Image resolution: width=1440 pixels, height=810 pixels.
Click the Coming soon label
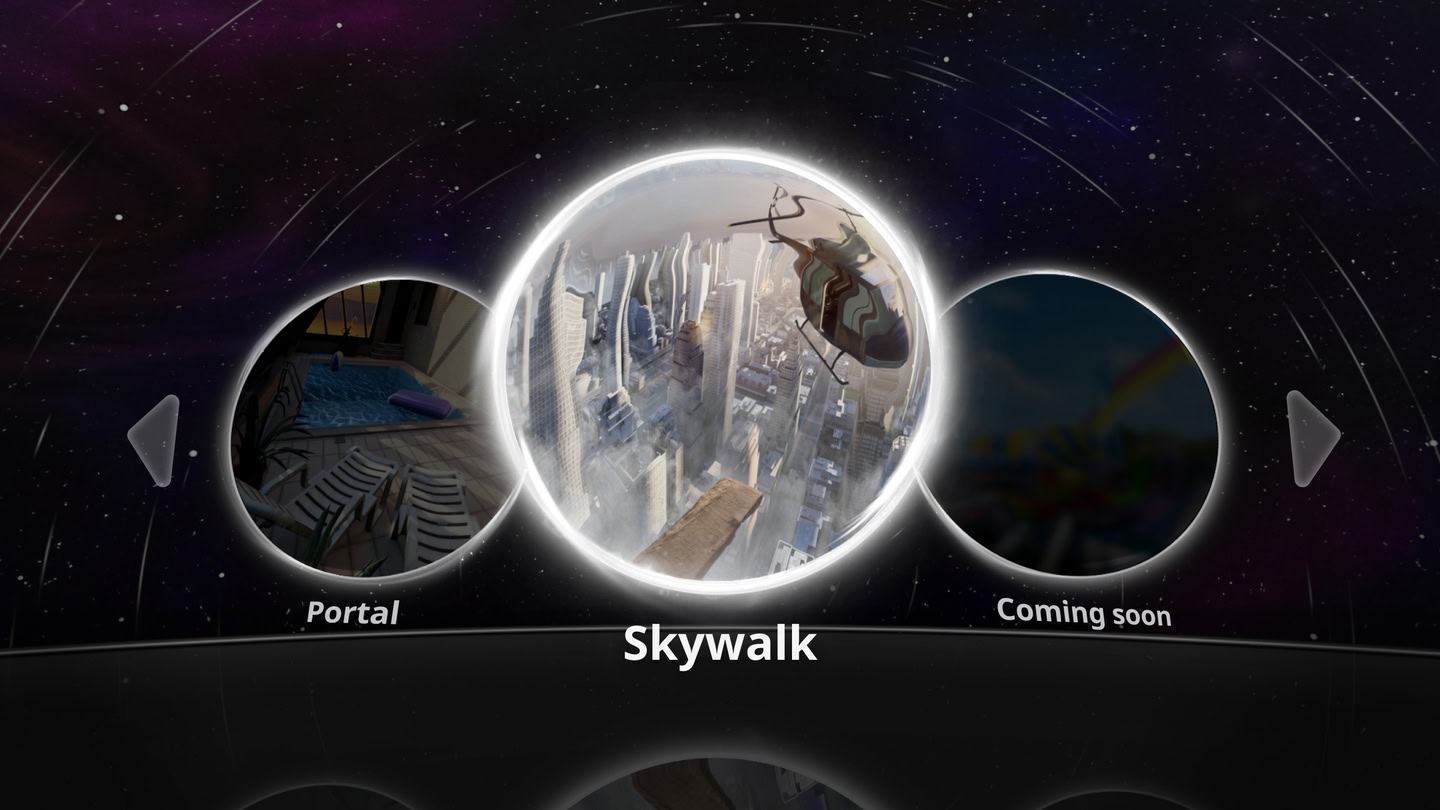1084,615
